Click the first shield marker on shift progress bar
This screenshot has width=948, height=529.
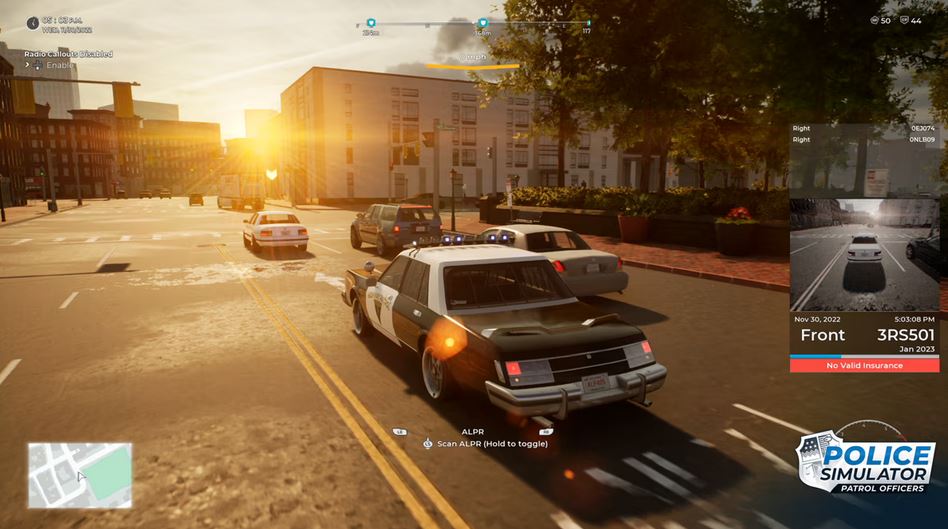371,22
